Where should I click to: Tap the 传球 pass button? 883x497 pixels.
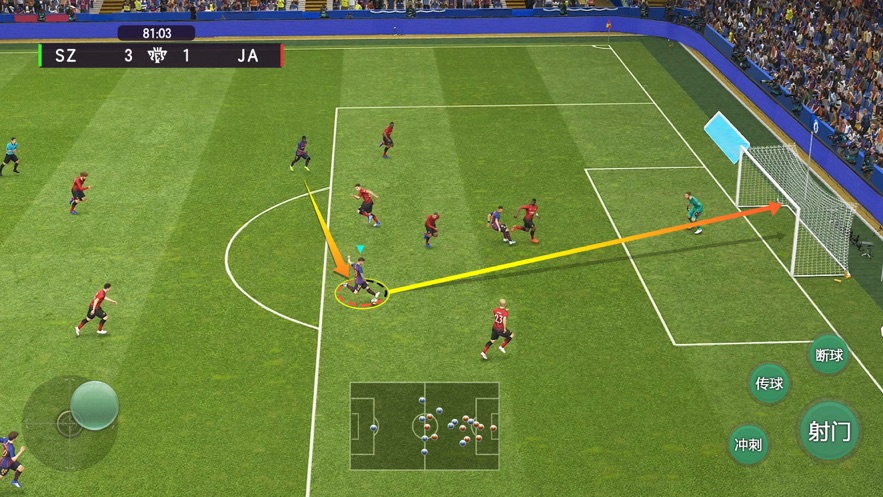tap(769, 383)
